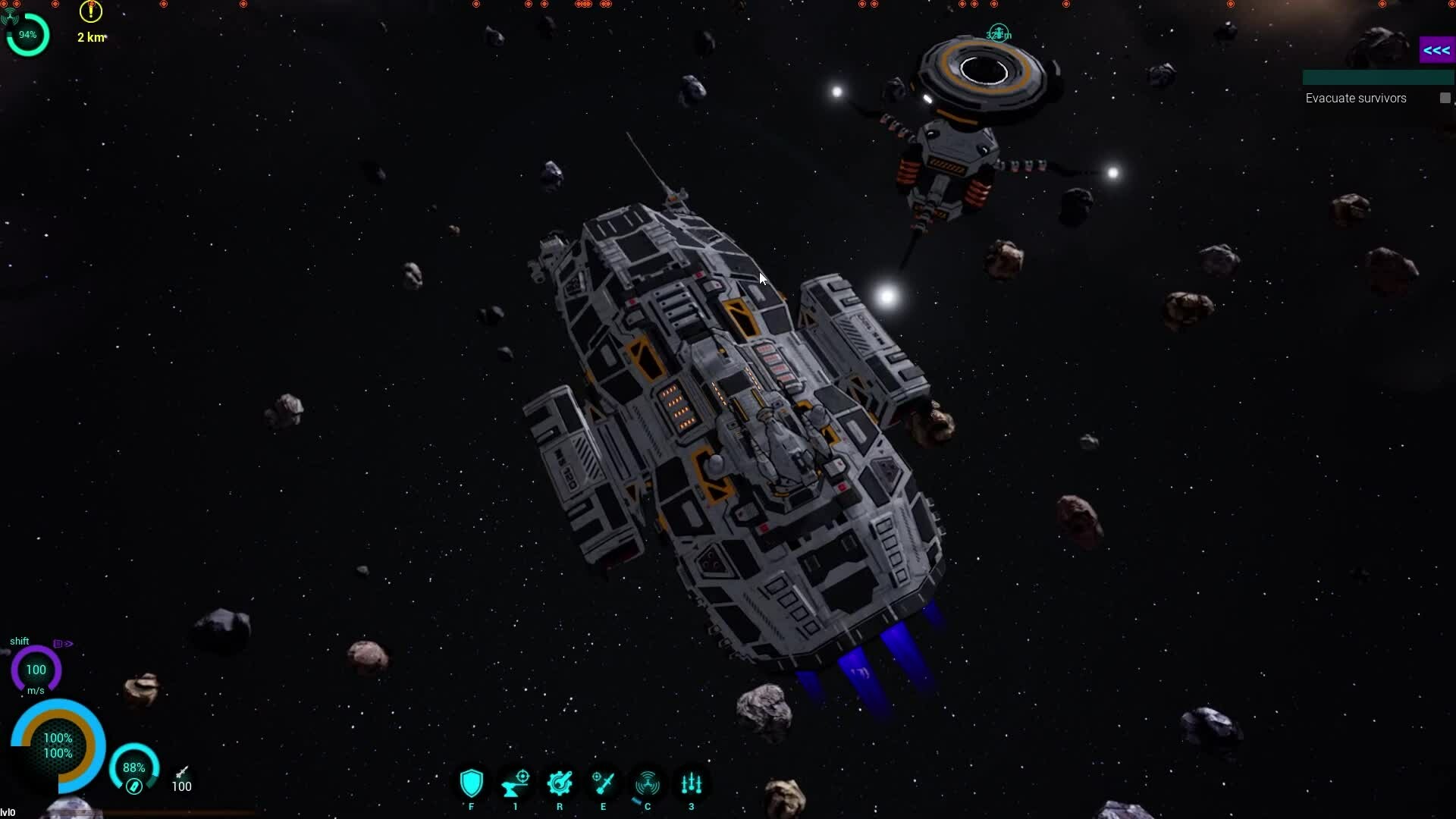
Task: Select the teal station waypoint marker
Action: (x=999, y=33)
